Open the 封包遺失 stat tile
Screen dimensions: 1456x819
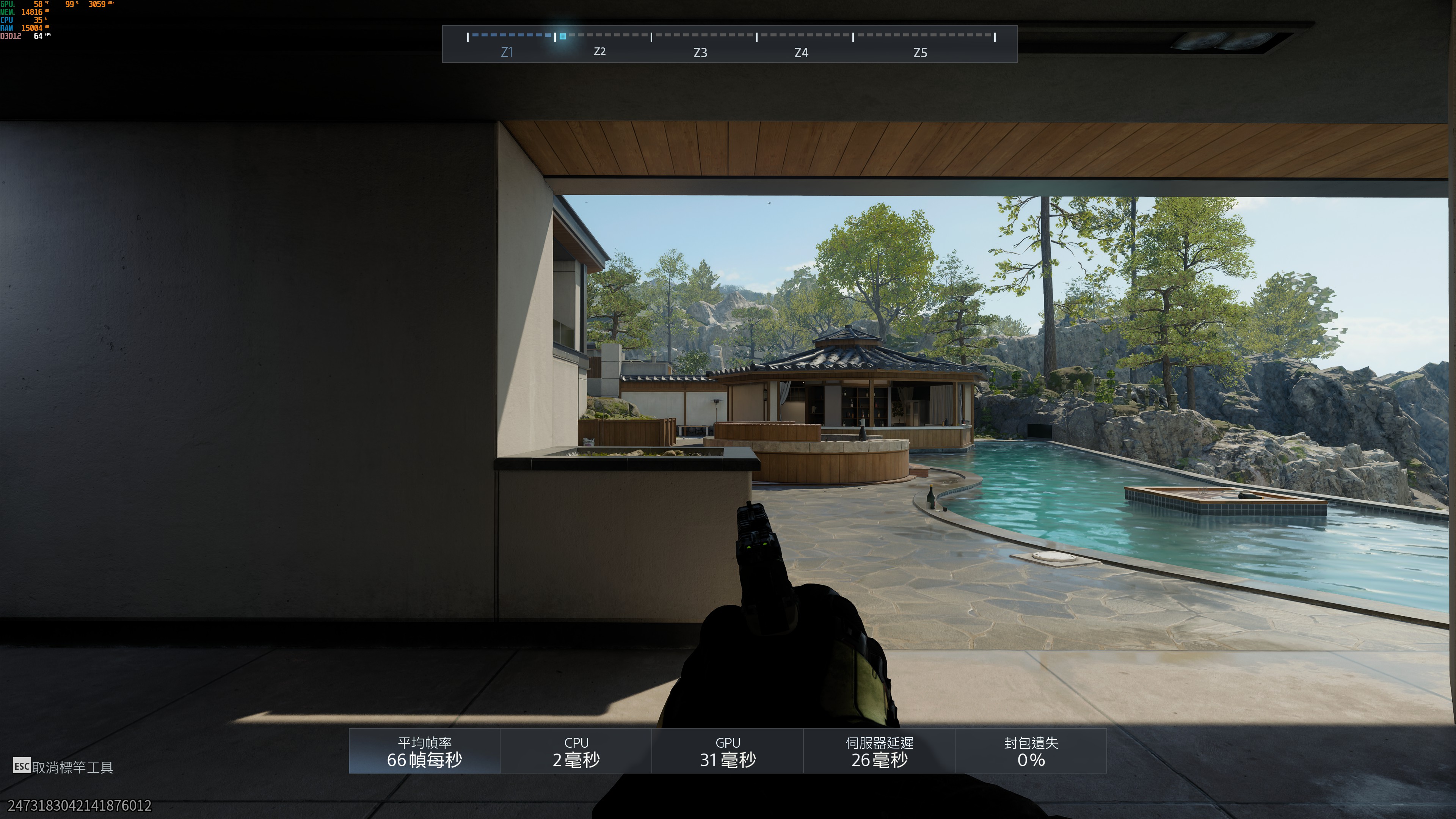coord(1031,751)
